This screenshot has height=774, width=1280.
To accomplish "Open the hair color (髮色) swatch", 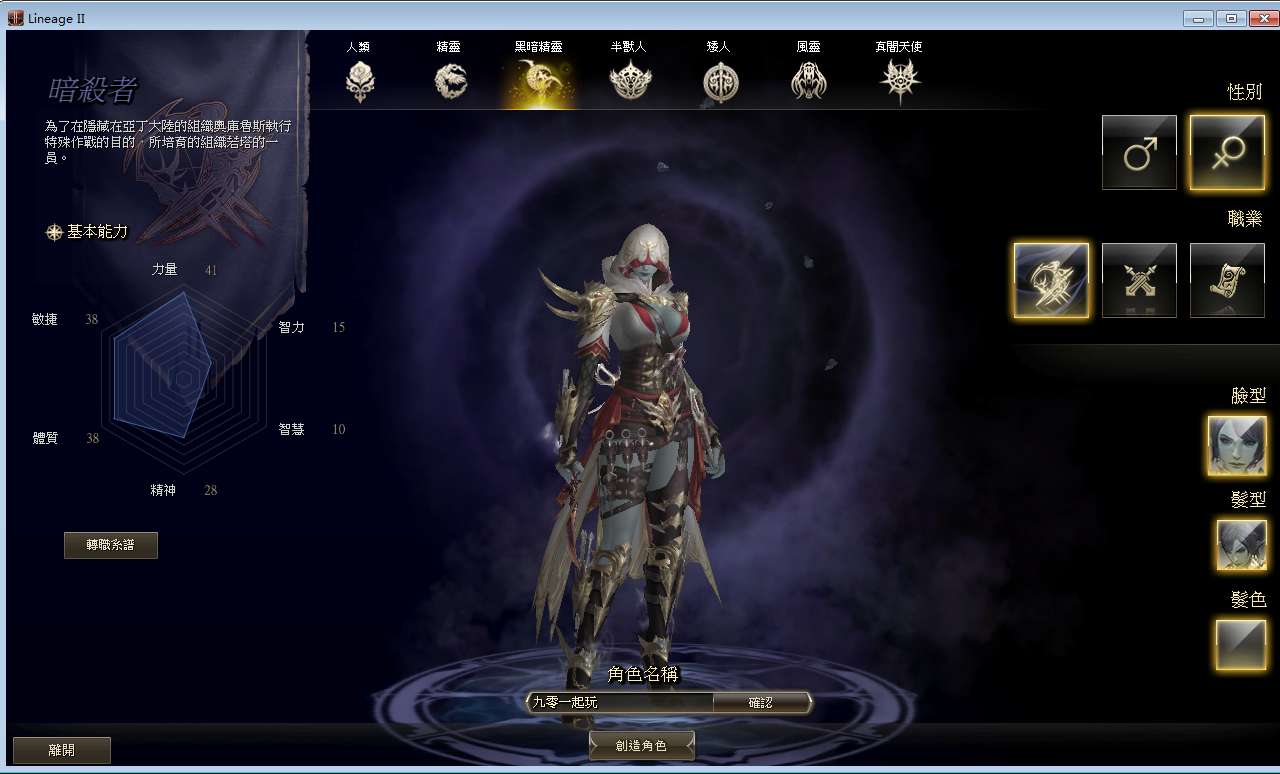I will pos(1241,643).
